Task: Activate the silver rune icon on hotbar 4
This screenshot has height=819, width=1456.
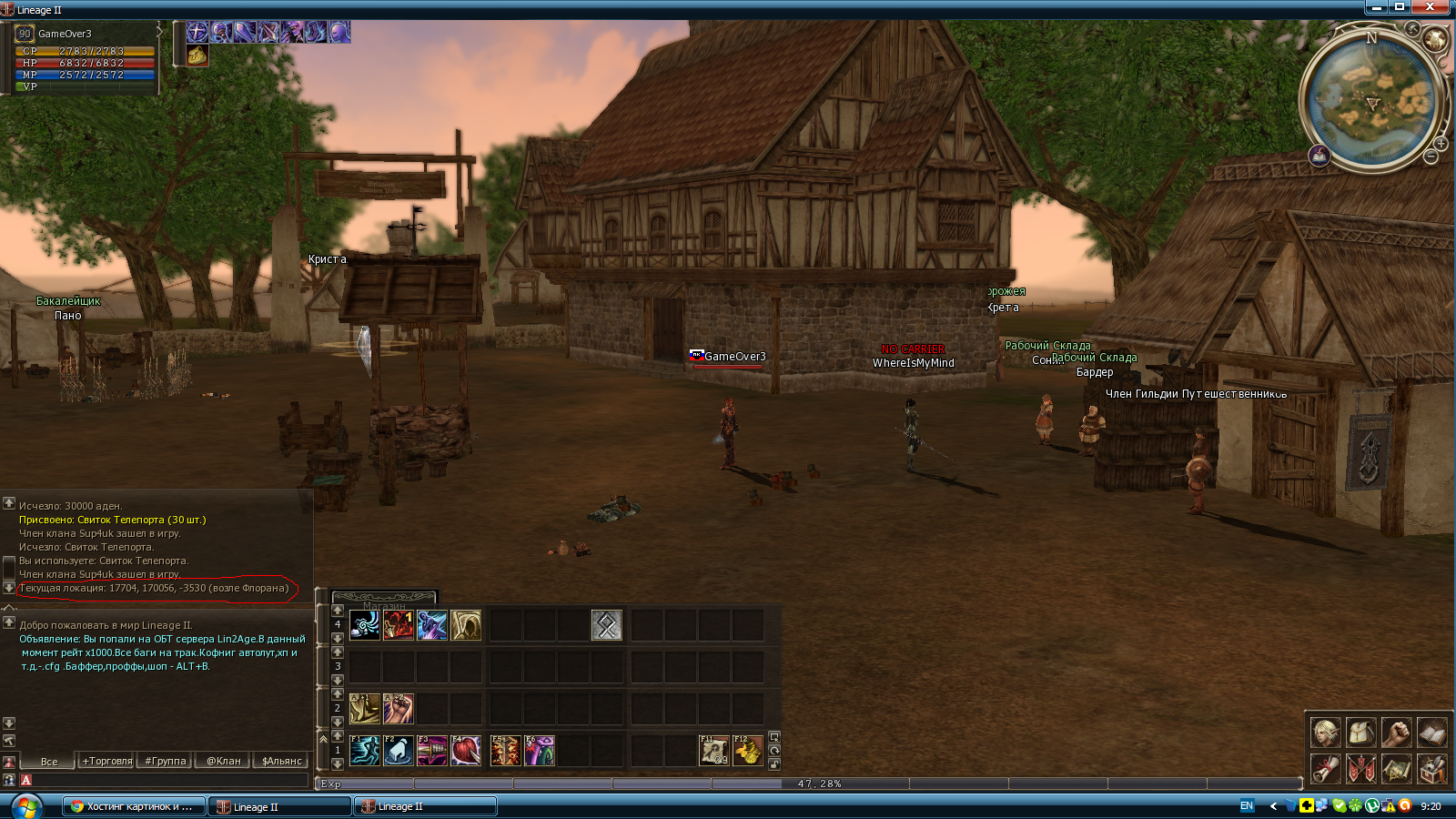Action: click(606, 625)
